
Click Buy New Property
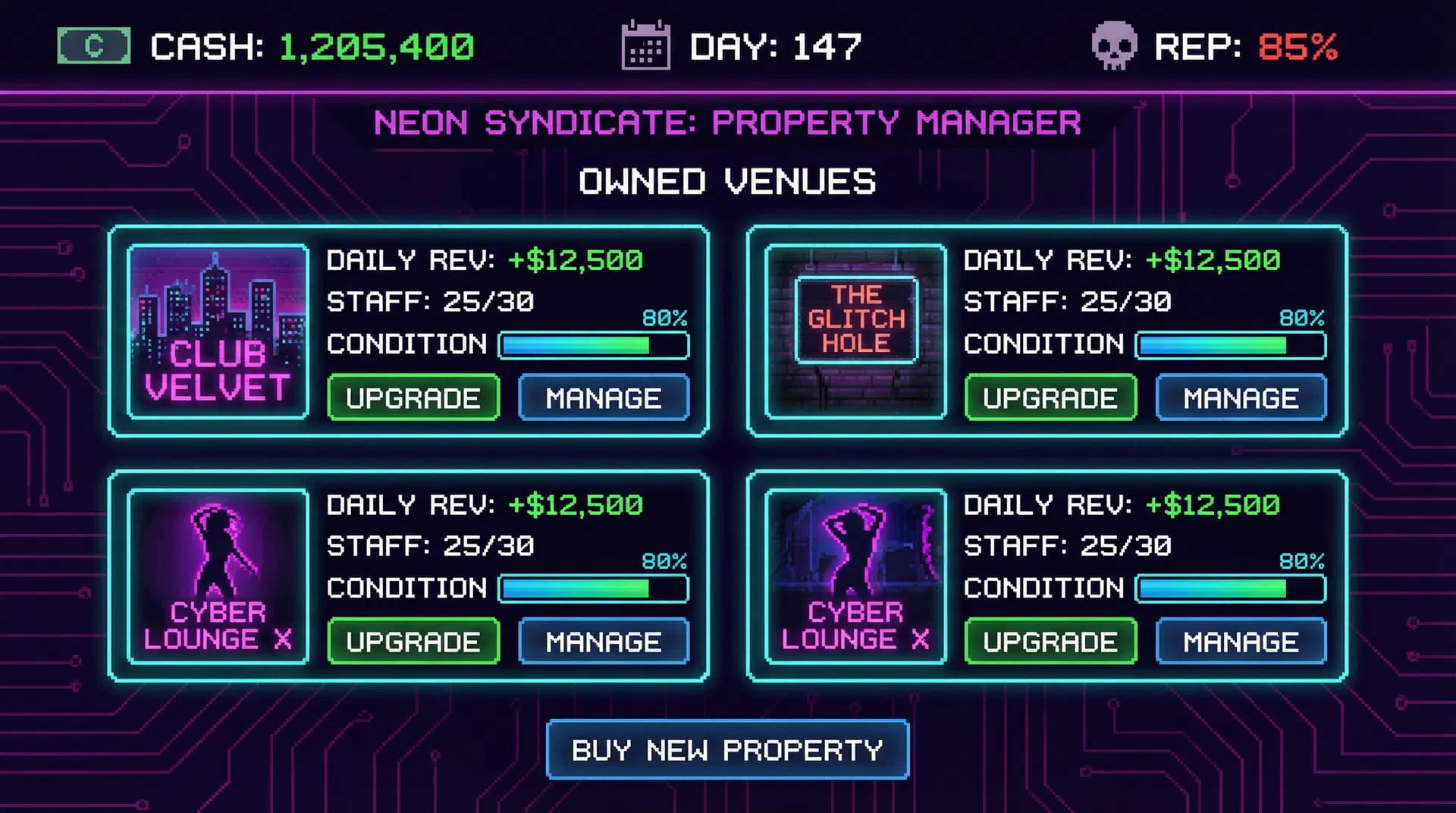pyautogui.click(x=726, y=750)
